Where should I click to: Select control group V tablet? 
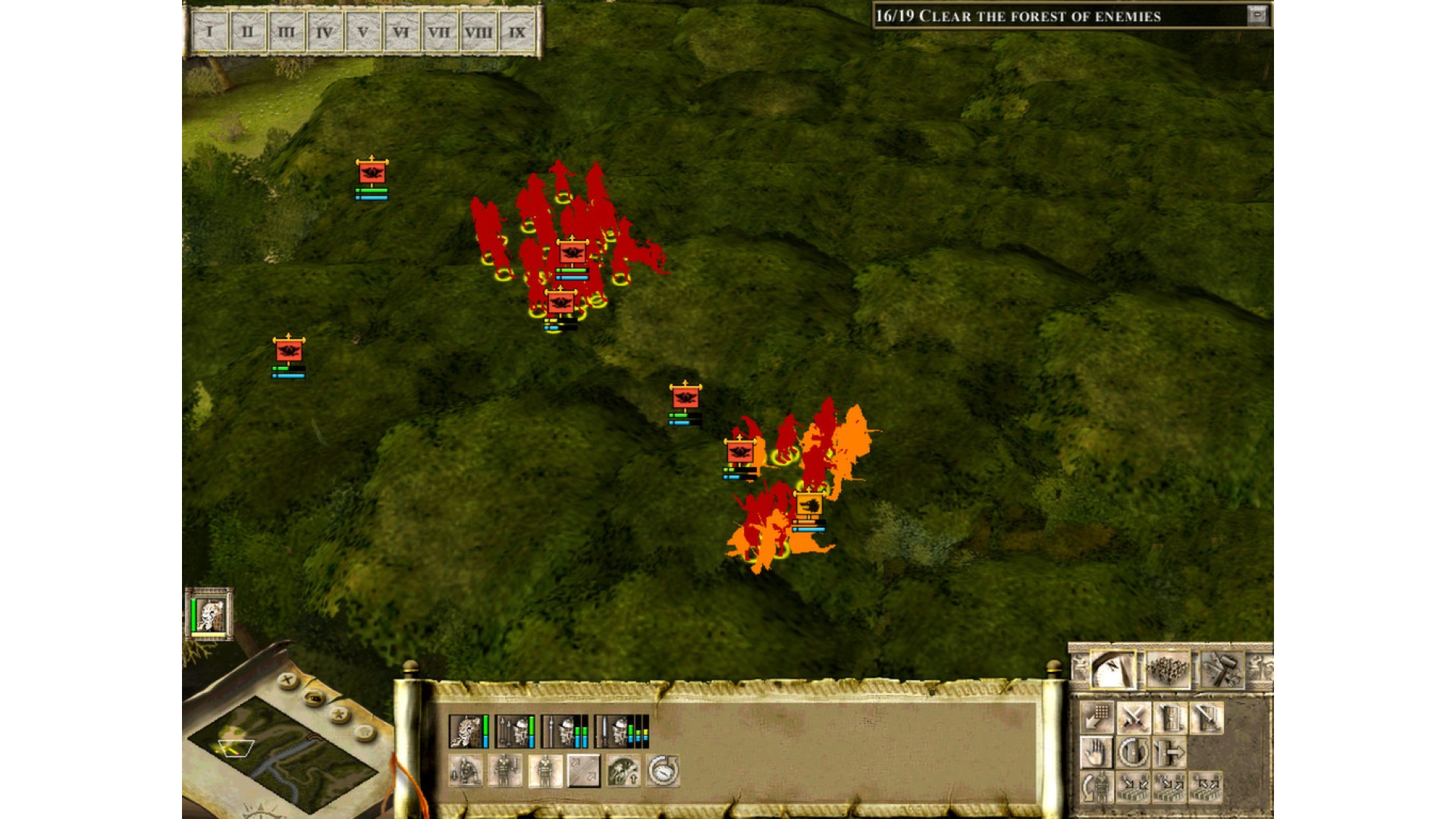tap(362, 33)
